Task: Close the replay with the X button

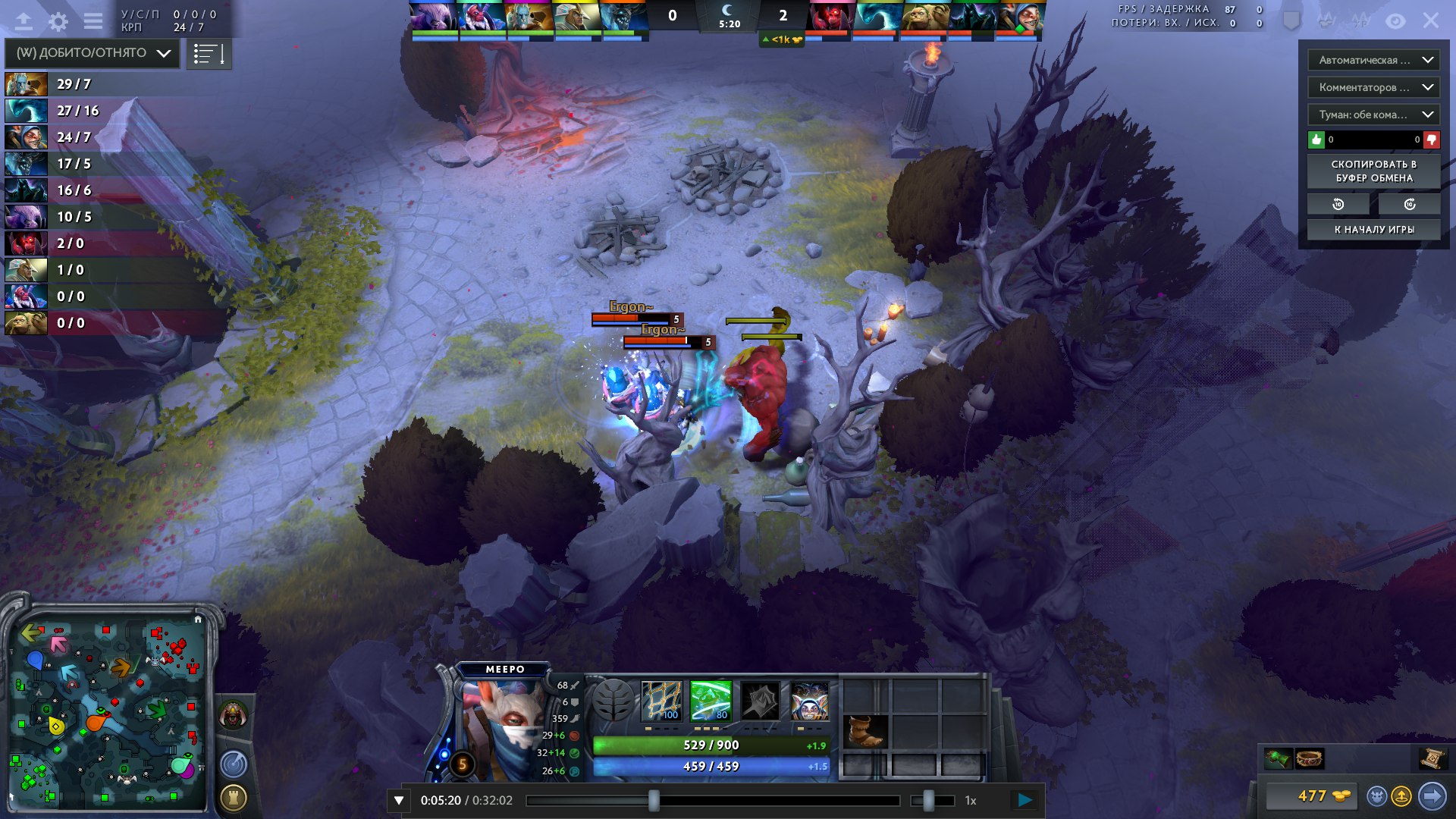Action: (1430, 20)
